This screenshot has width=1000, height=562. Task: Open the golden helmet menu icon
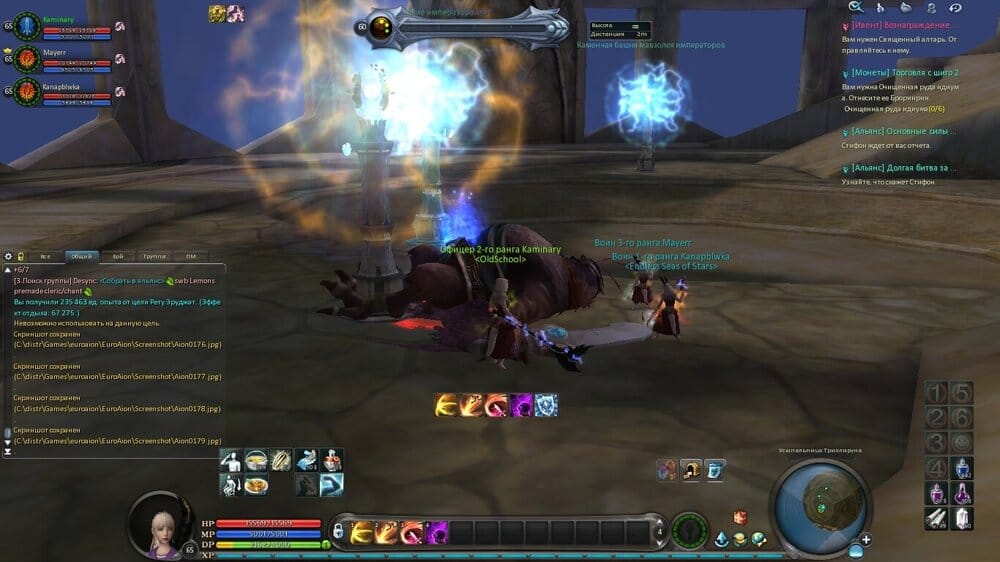click(690, 469)
